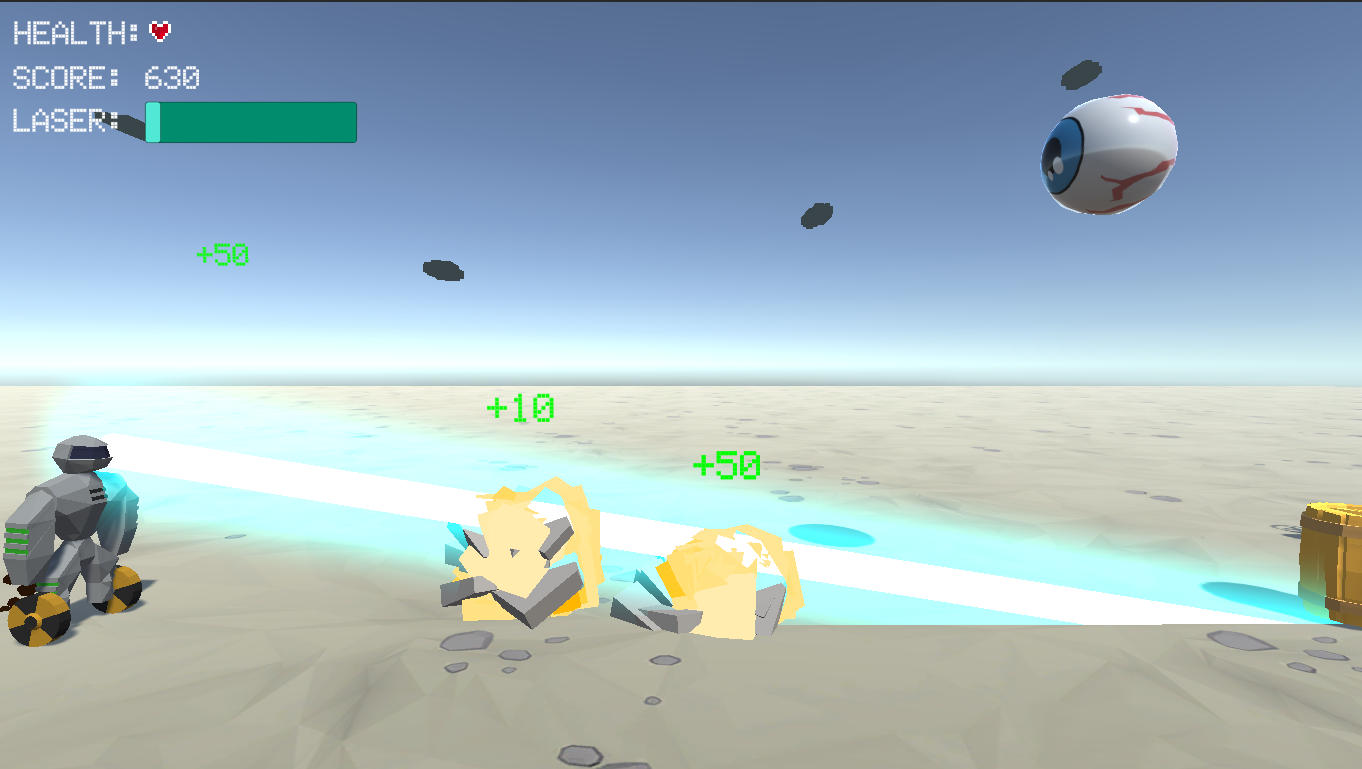The image size is (1362, 769).
Task: Click the green +10 score popup
Action: point(522,408)
